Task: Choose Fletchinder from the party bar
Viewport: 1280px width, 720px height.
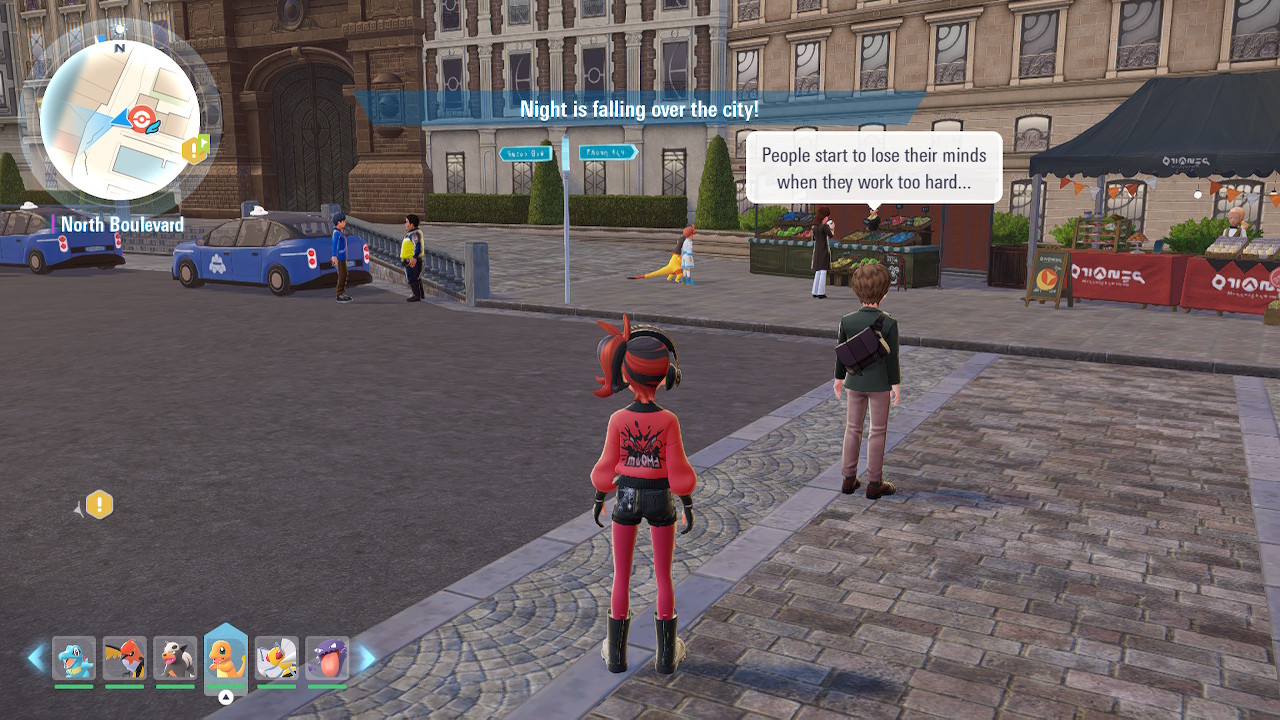Action: pyautogui.click(x=124, y=658)
